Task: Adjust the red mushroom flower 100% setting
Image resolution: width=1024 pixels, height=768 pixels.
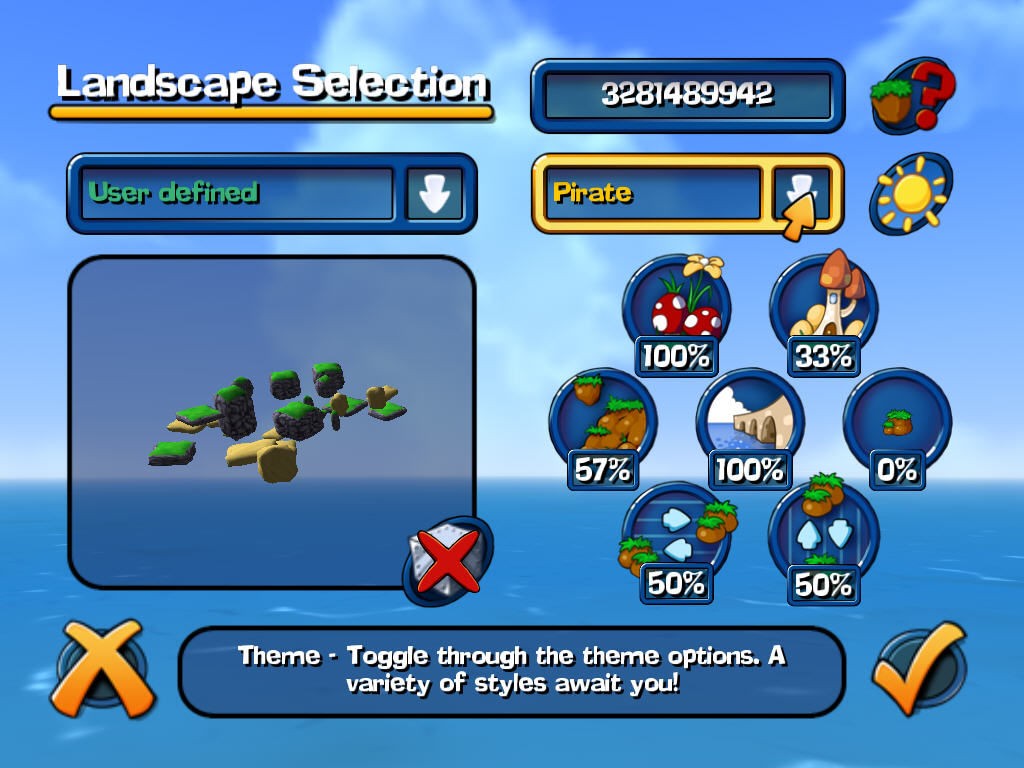Action: point(677,312)
